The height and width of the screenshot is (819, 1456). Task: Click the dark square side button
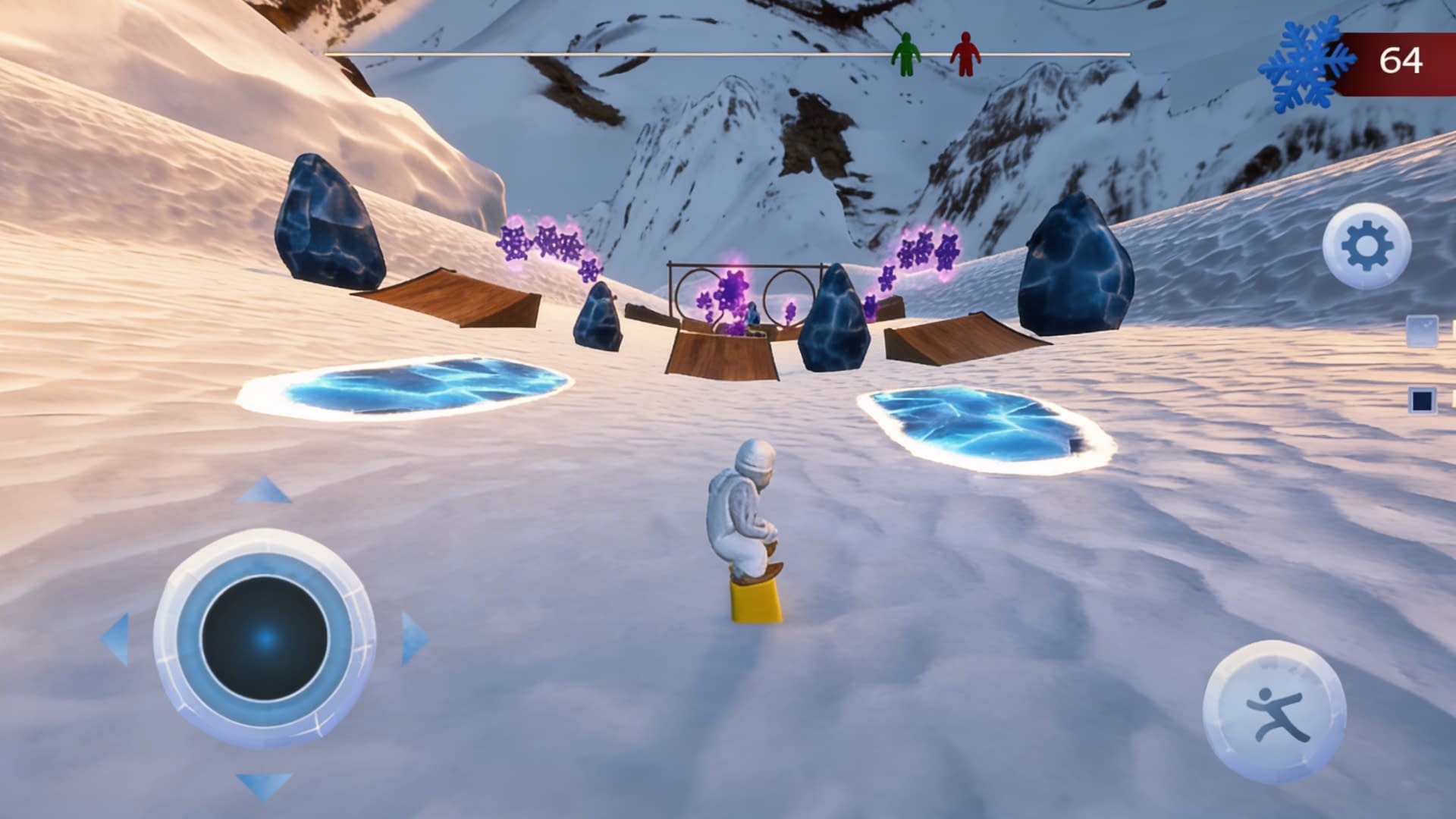tap(1422, 400)
